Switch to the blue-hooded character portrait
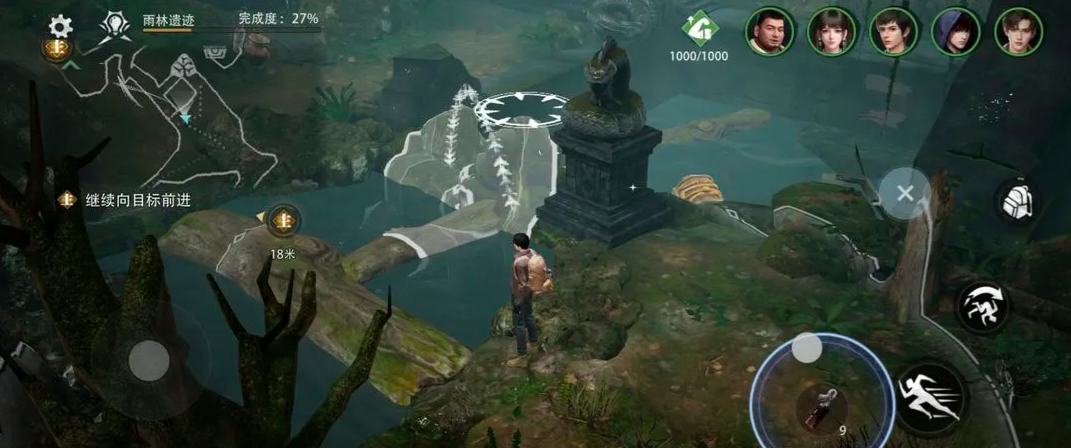1071x448 pixels. 956,32
